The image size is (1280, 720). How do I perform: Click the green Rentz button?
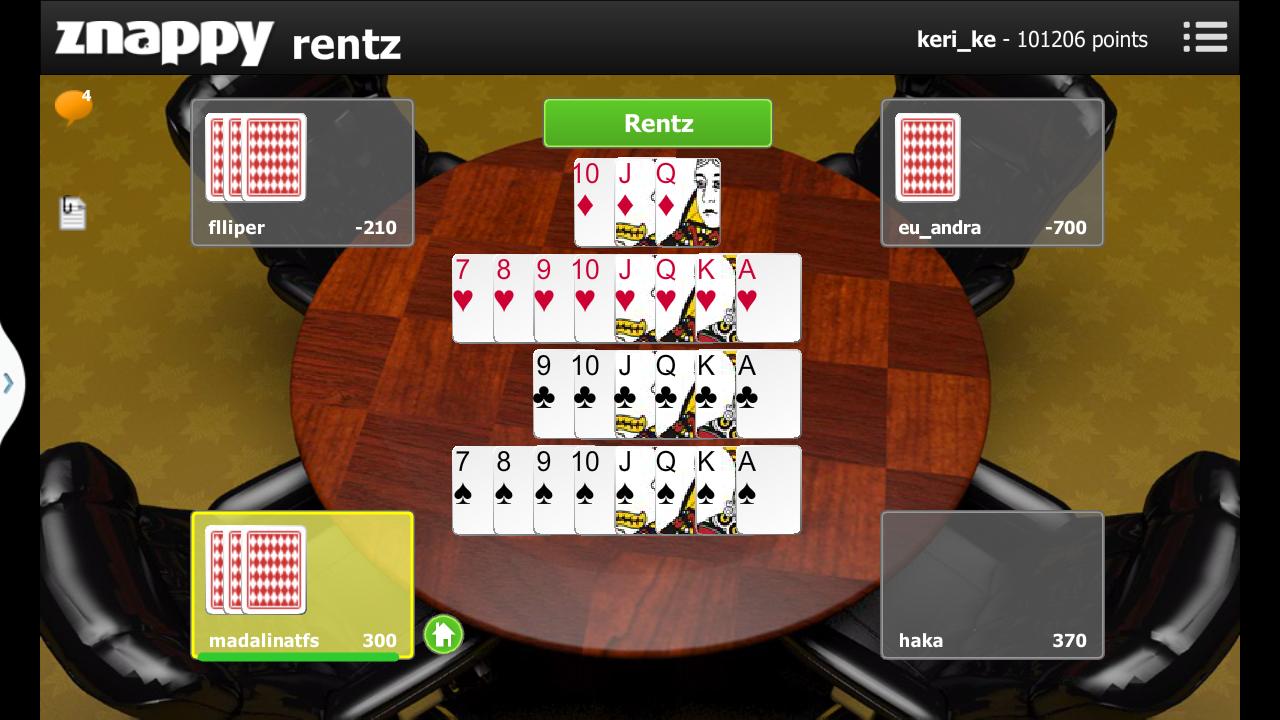[x=658, y=123]
